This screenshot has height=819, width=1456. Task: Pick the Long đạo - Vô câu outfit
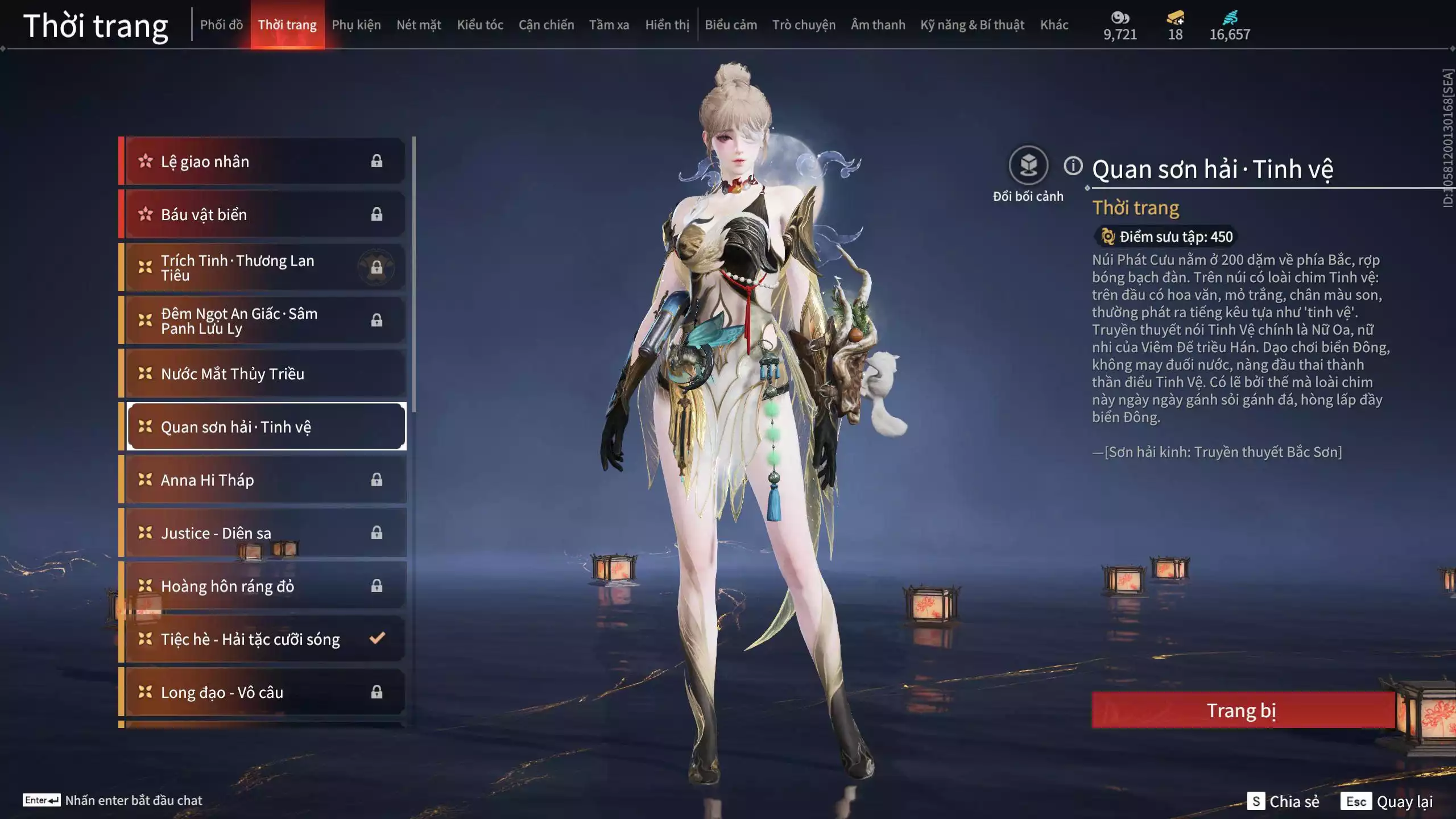click(264, 692)
